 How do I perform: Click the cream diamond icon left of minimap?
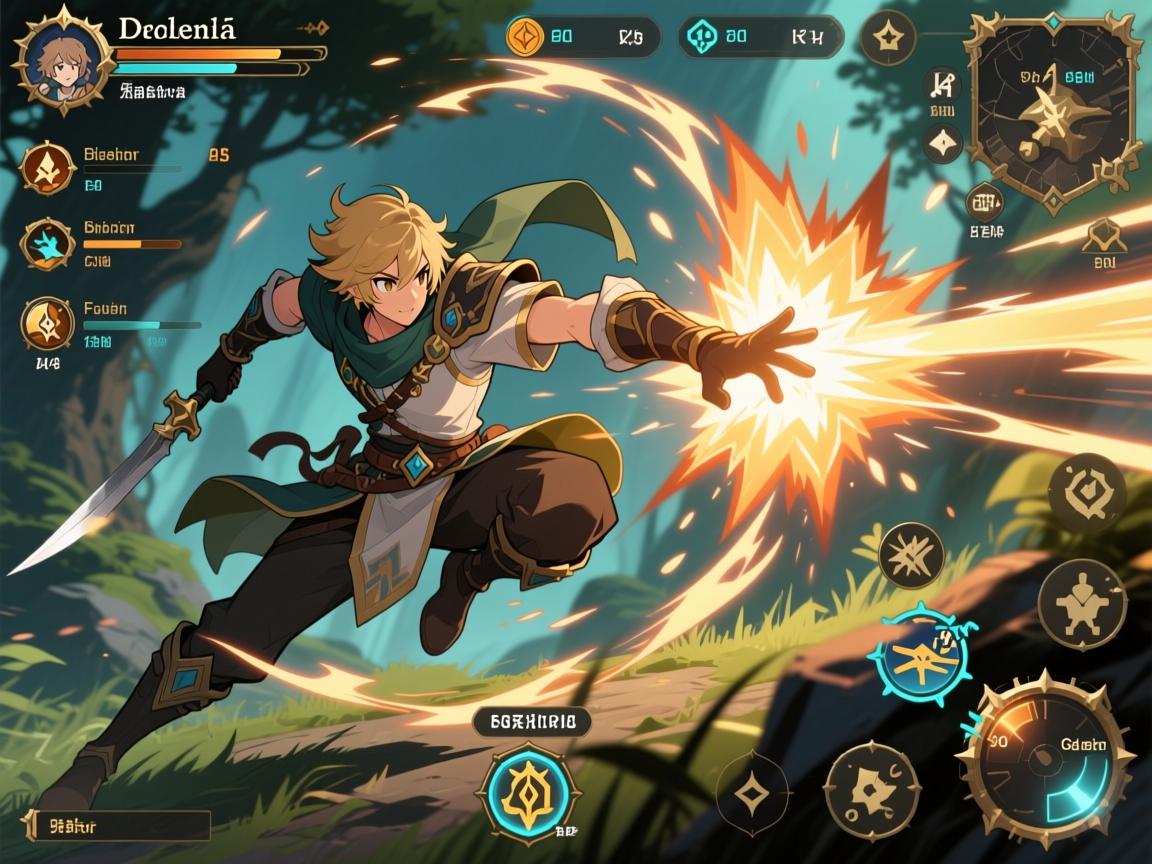coord(942,144)
